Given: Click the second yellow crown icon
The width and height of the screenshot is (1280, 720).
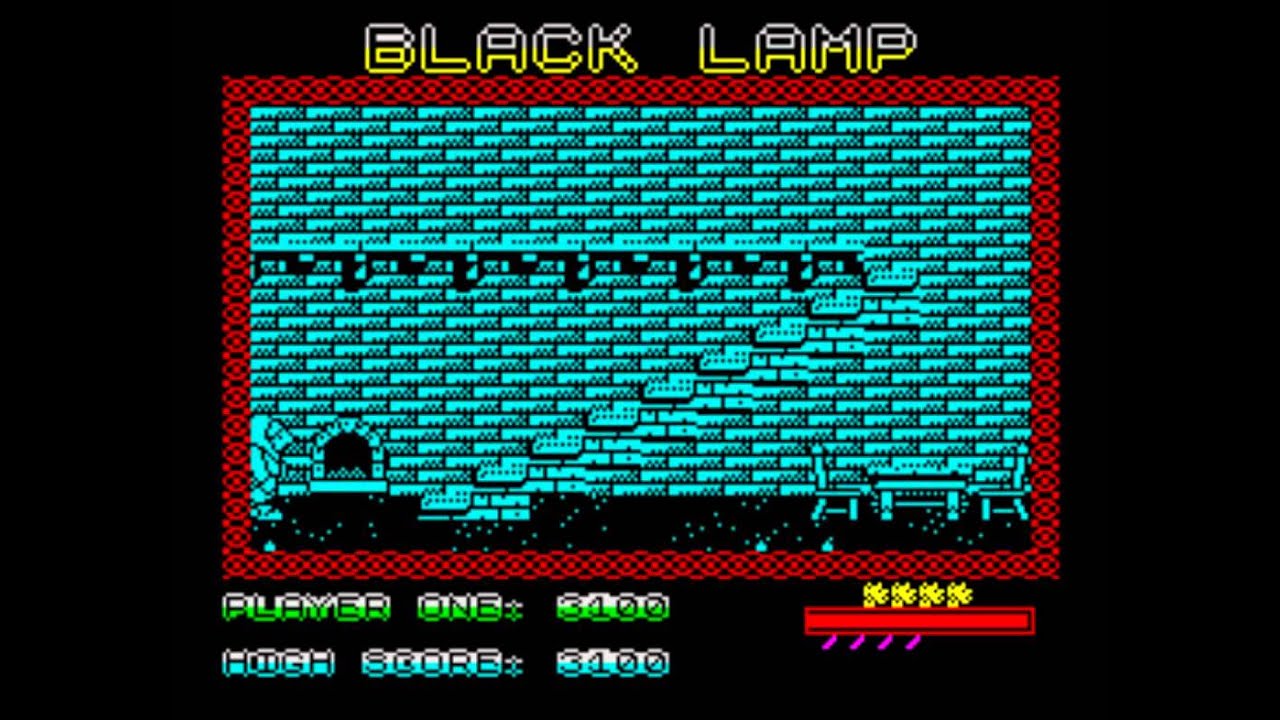Looking at the screenshot, I should pyautogui.click(x=903, y=594).
